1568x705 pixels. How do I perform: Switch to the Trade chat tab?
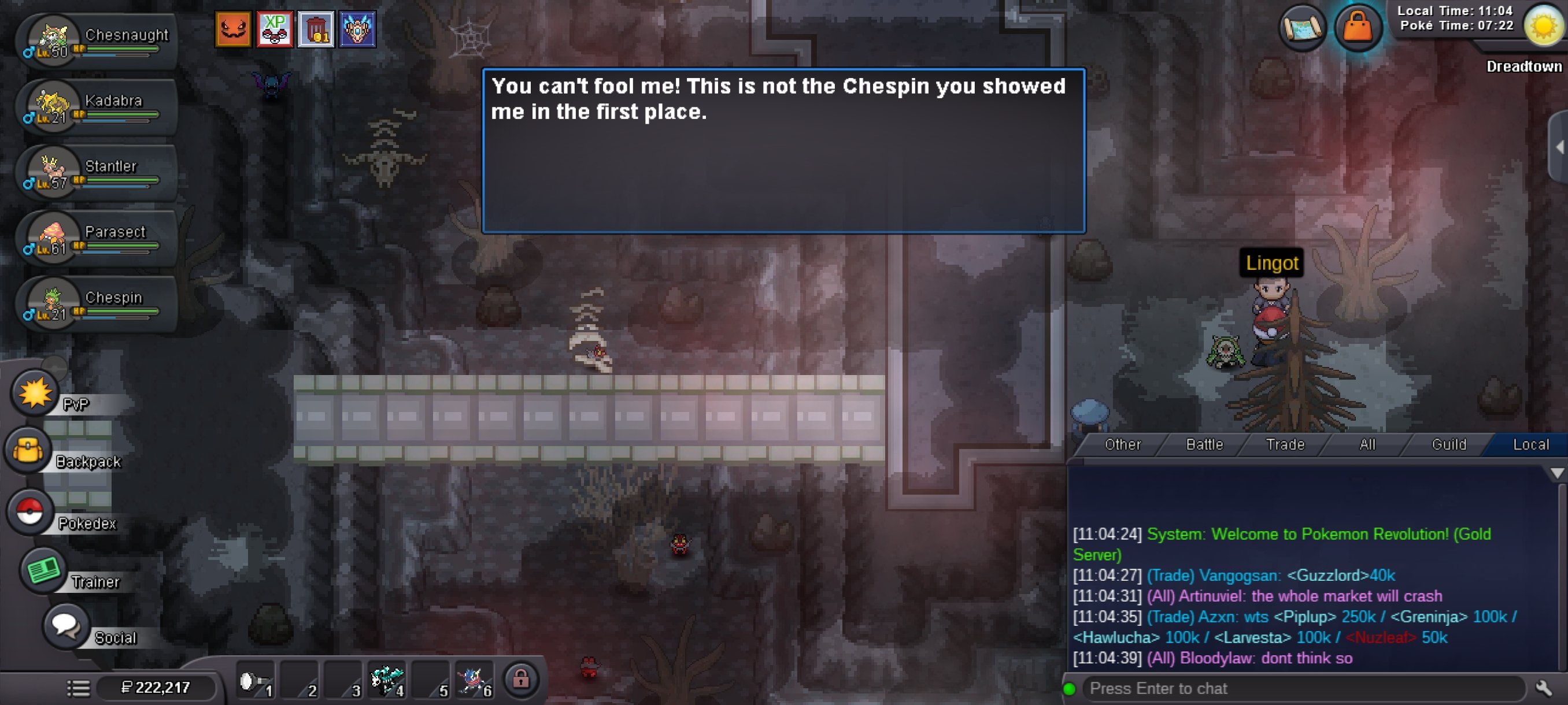1285,444
